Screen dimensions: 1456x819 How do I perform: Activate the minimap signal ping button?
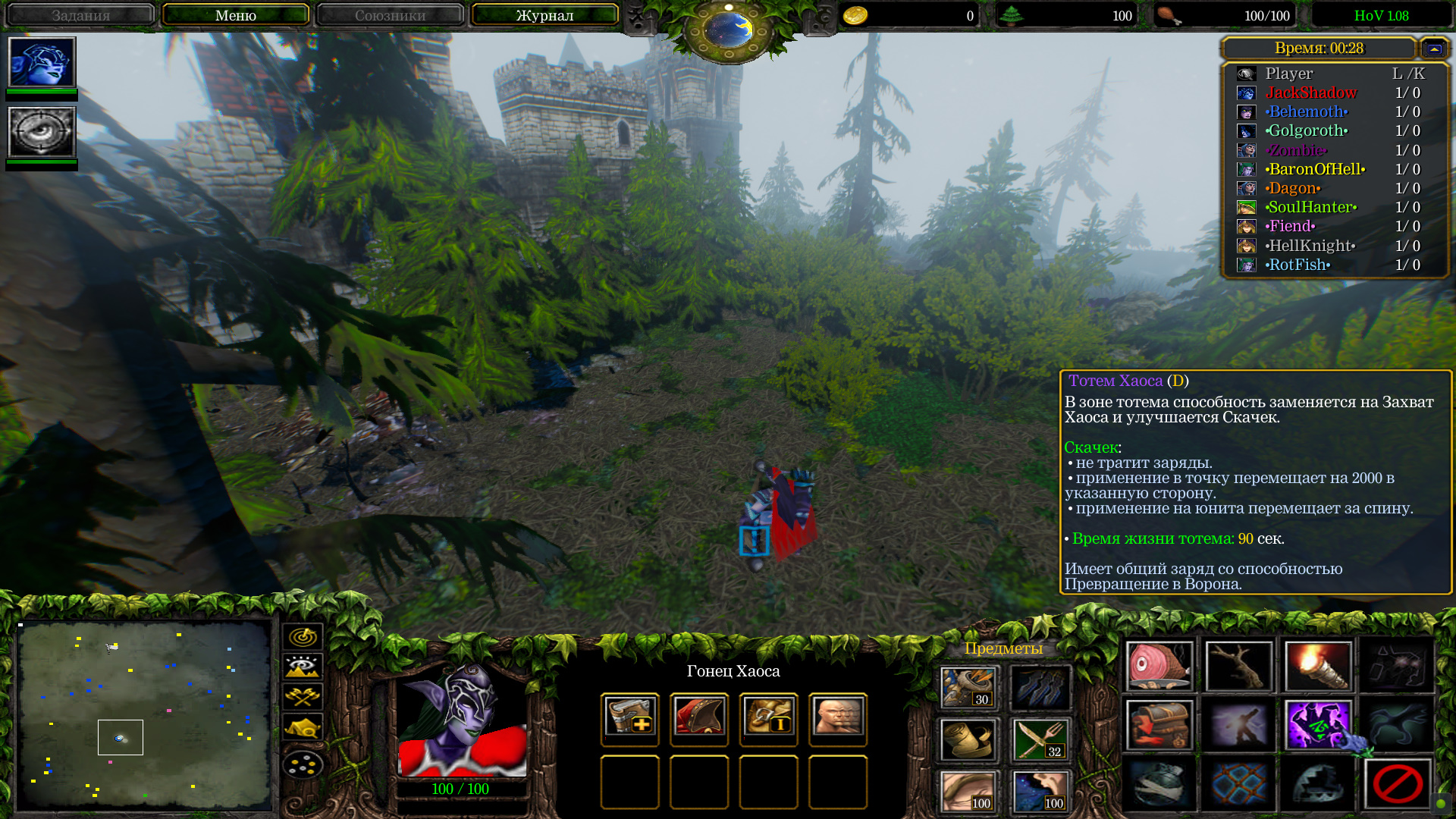coord(303,636)
